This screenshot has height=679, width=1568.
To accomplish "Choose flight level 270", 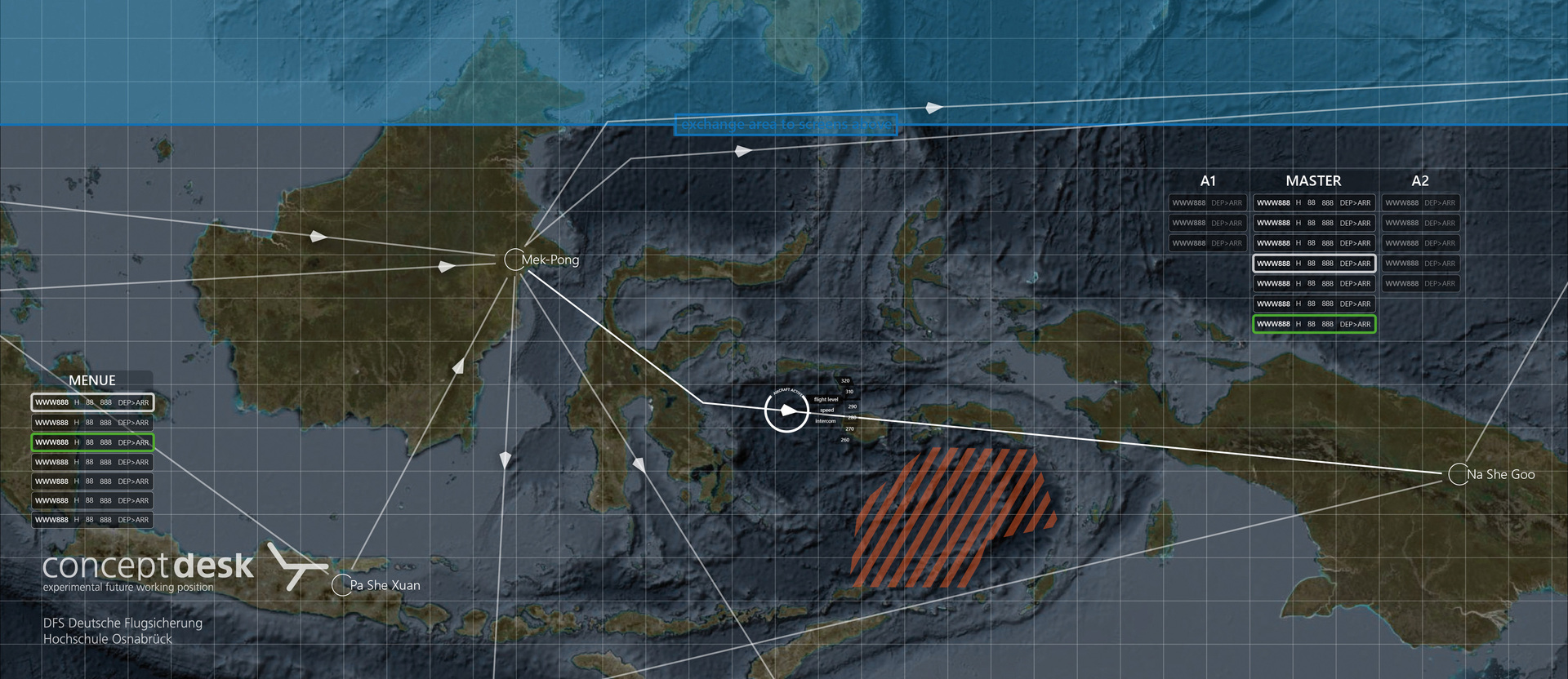I will [849, 428].
